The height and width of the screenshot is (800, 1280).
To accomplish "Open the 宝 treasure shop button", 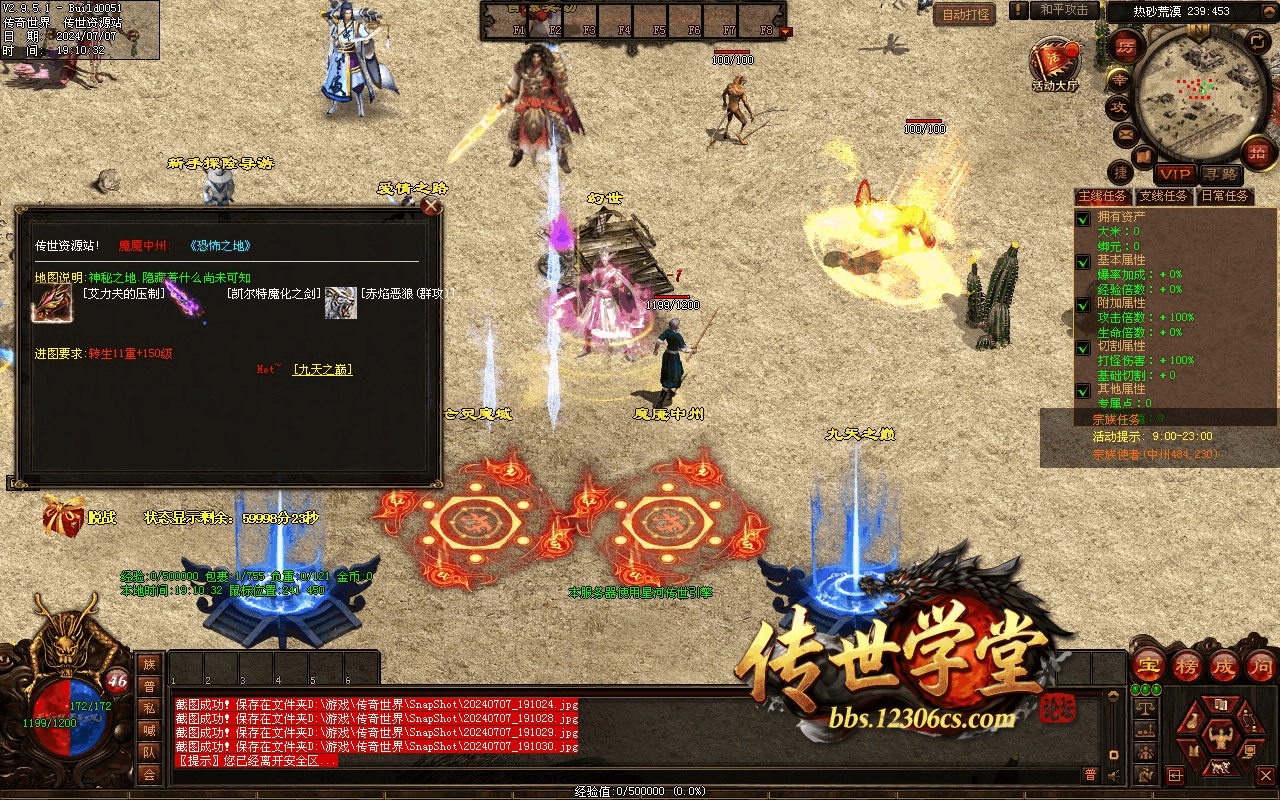I will (1150, 665).
